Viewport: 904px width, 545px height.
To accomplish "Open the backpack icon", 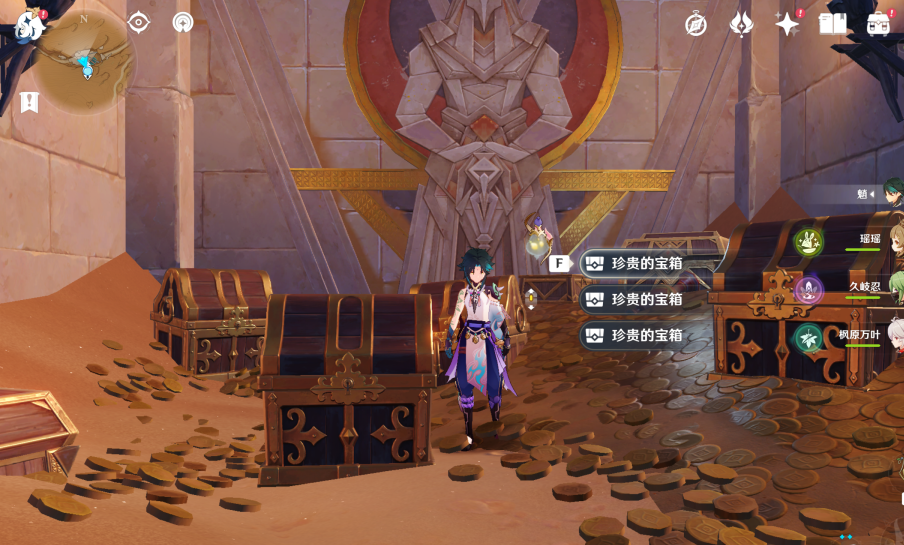I will (x=880, y=24).
